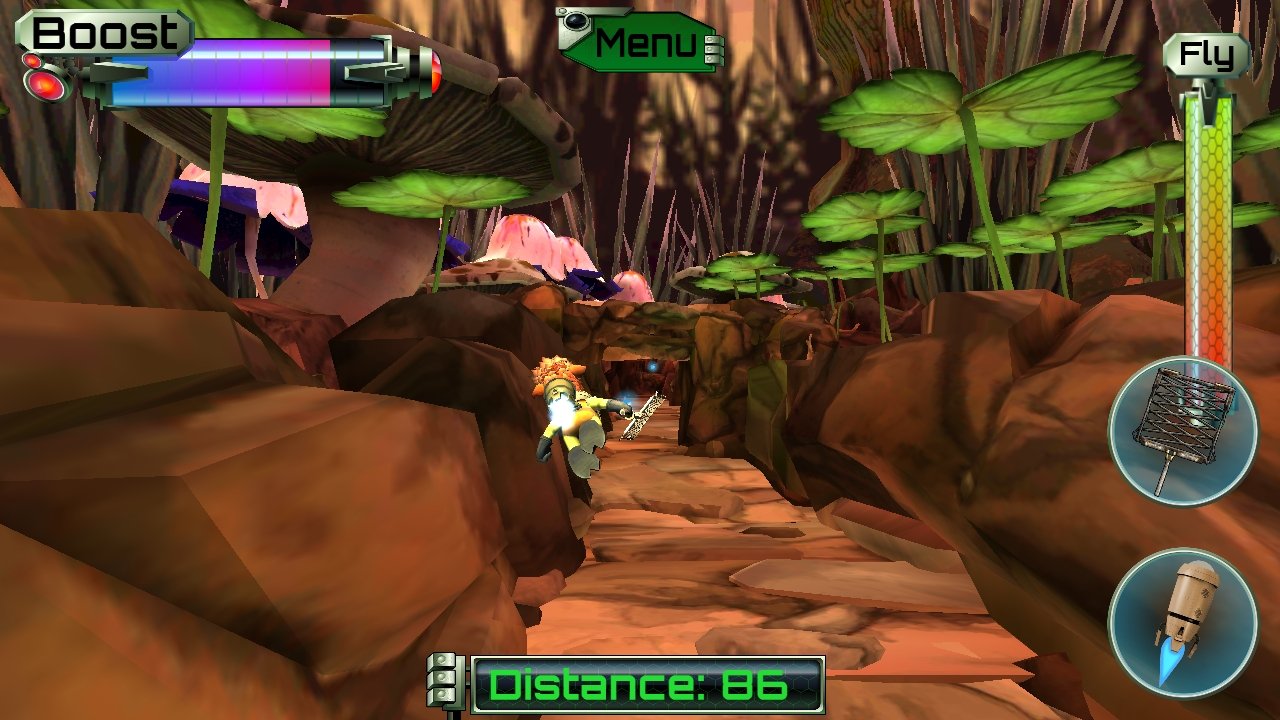Activate the rocket jetpack button
This screenshot has height=720, width=1280.
tap(1182, 621)
